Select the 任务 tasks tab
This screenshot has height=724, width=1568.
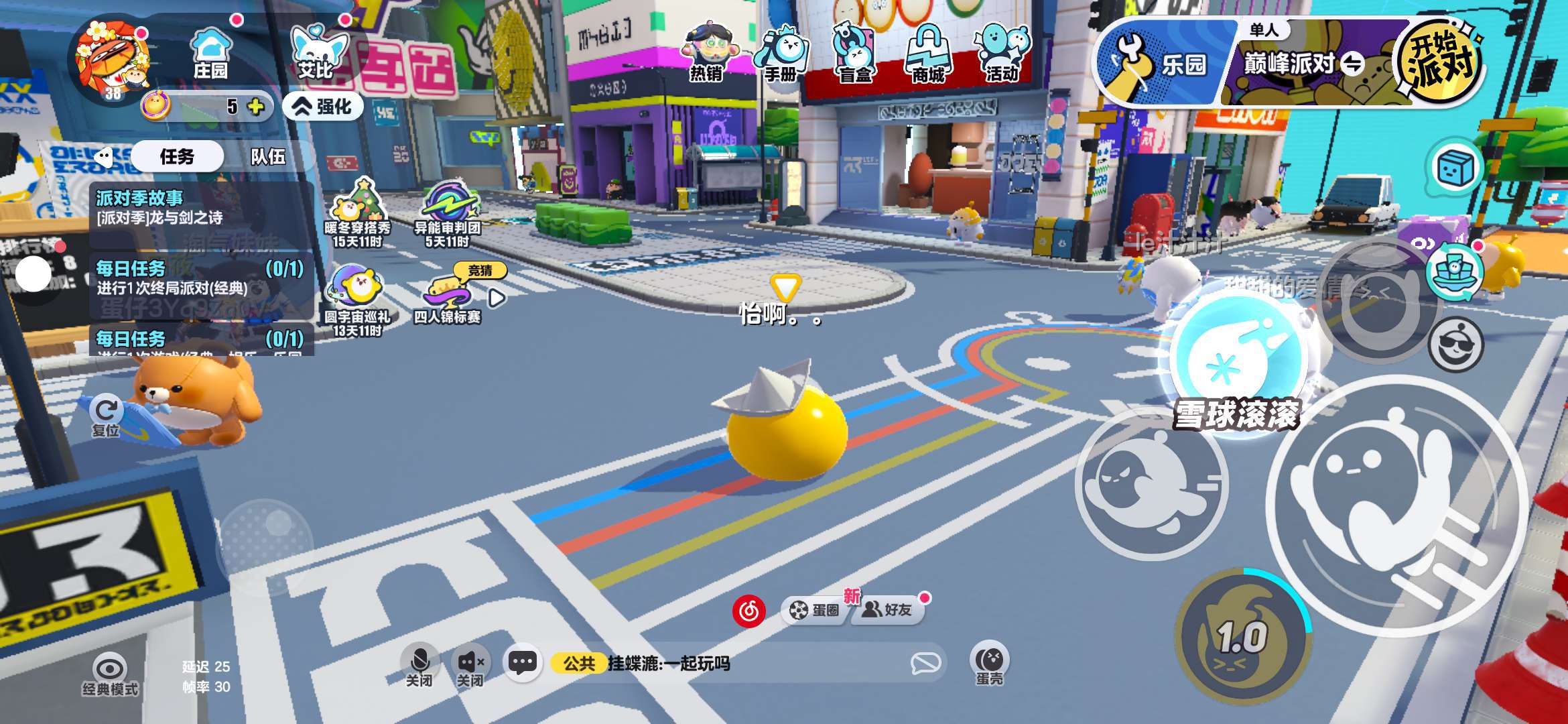pos(177,157)
